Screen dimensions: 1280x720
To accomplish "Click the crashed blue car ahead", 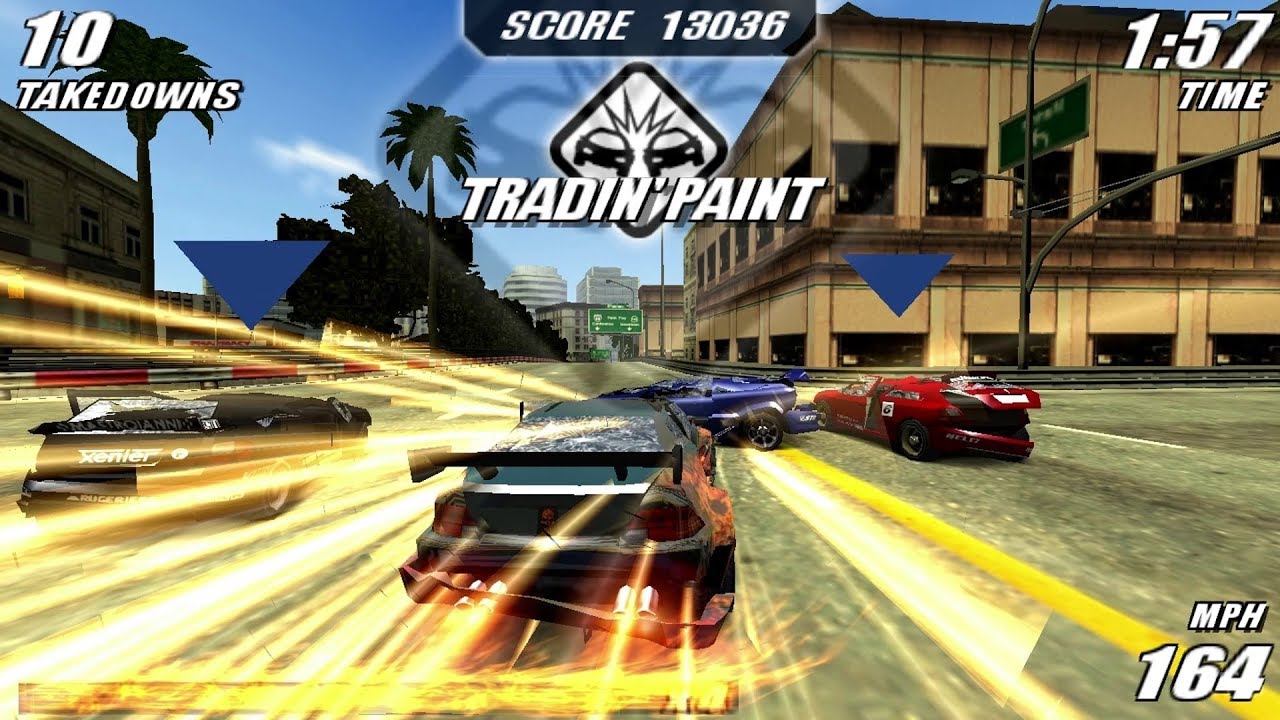I will pos(740,403).
